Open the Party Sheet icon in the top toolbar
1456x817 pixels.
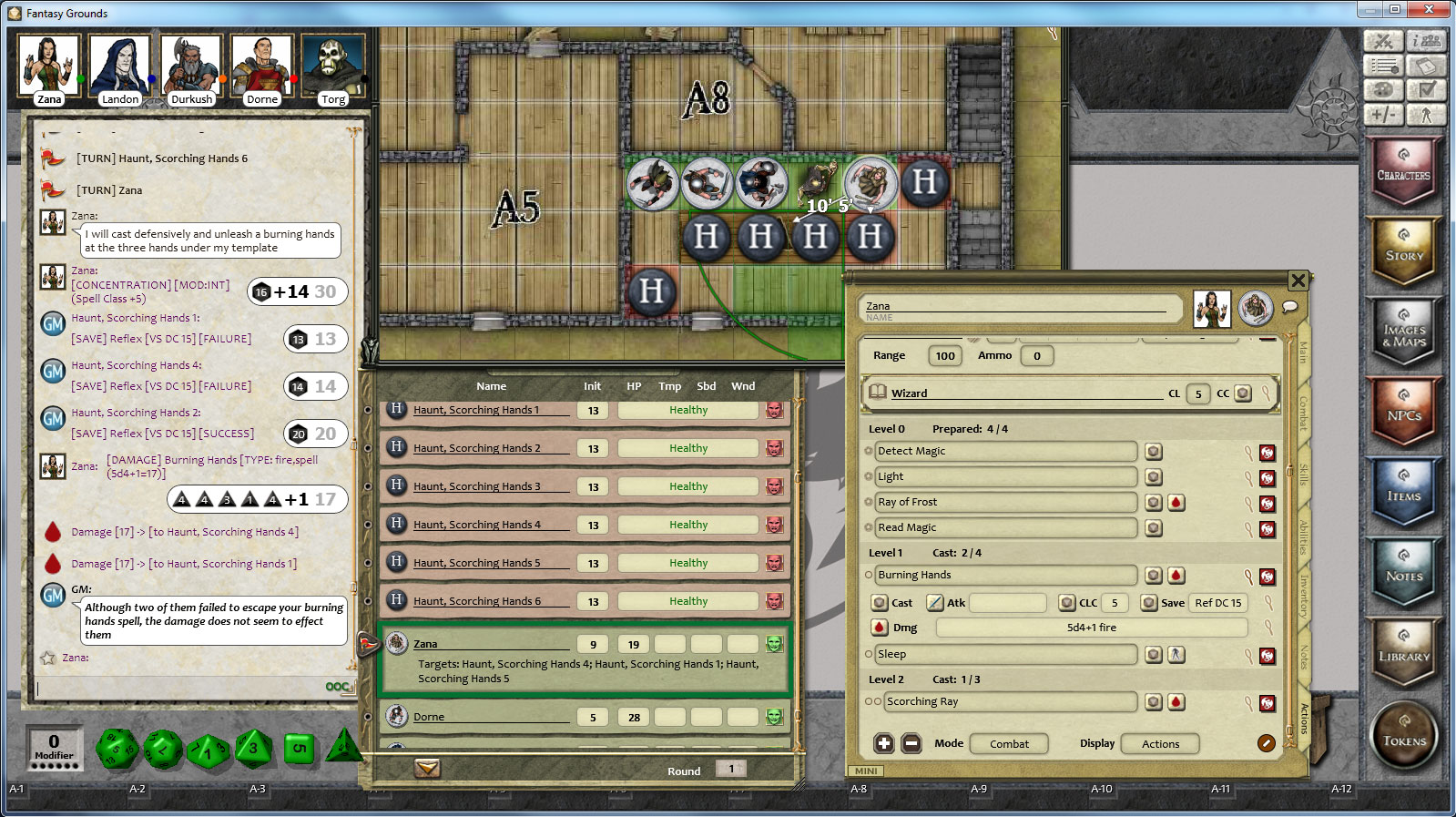pyautogui.click(x=1428, y=41)
